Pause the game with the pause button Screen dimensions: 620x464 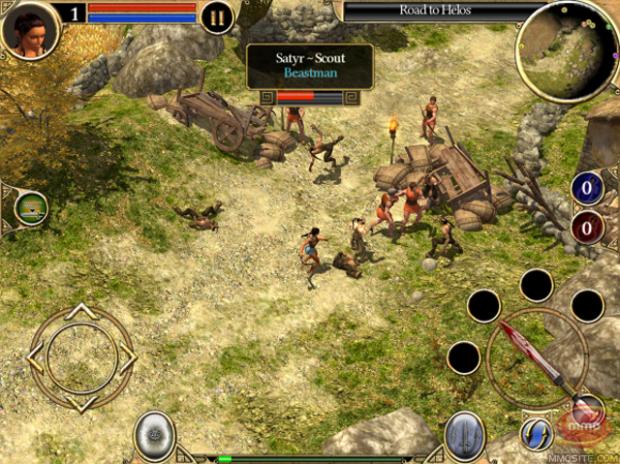pyautogui.click(x=217, y=16)
